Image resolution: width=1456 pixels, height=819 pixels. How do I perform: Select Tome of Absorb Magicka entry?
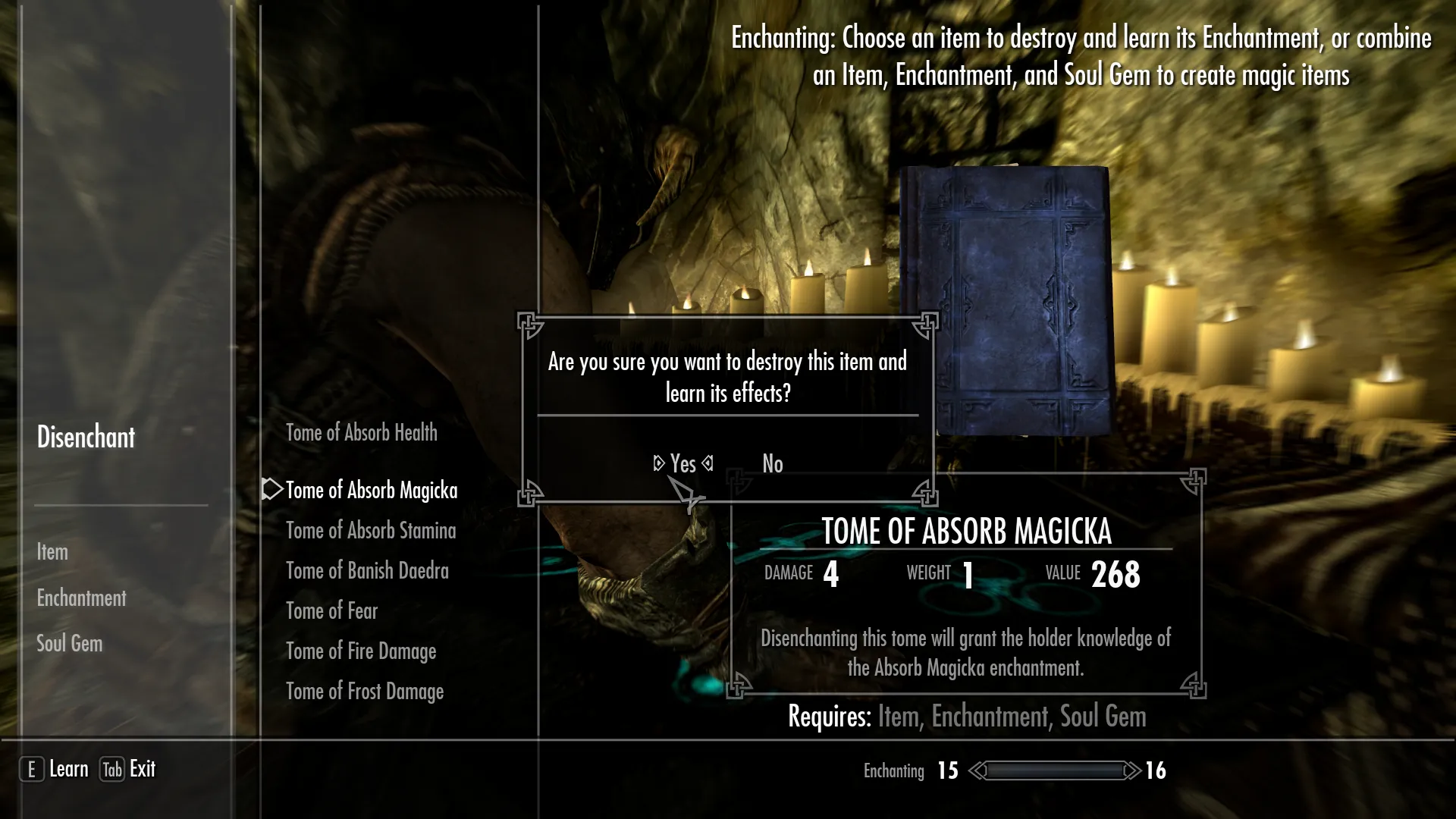tap(371, 491)
